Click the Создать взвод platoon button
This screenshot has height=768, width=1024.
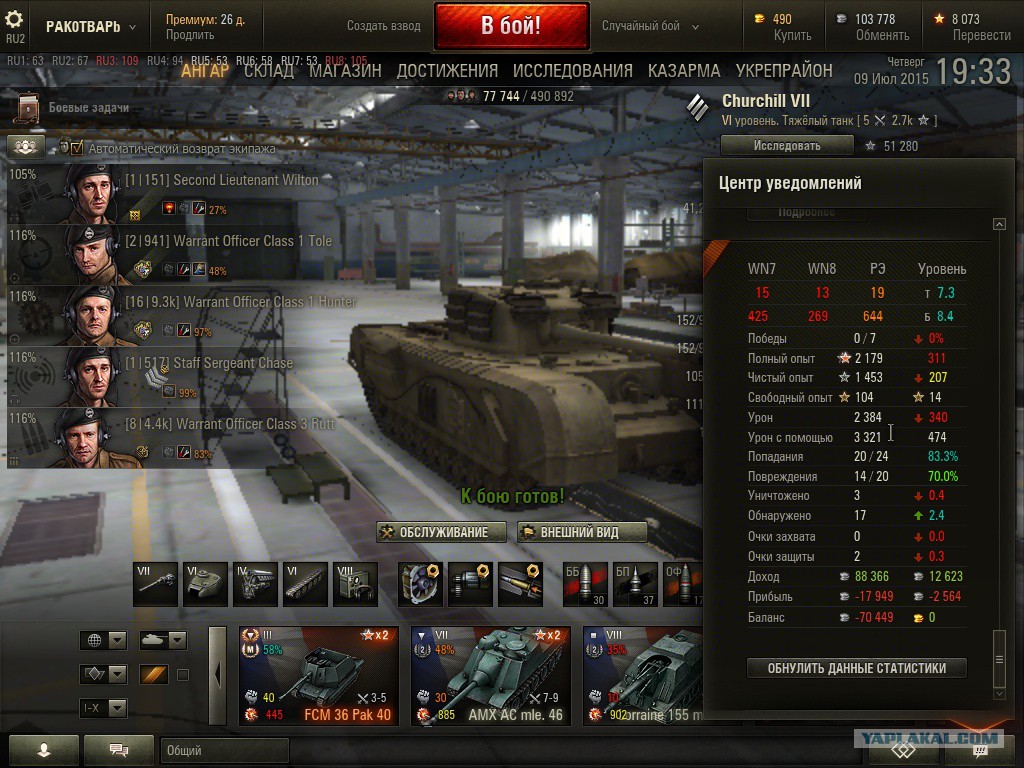384,26
